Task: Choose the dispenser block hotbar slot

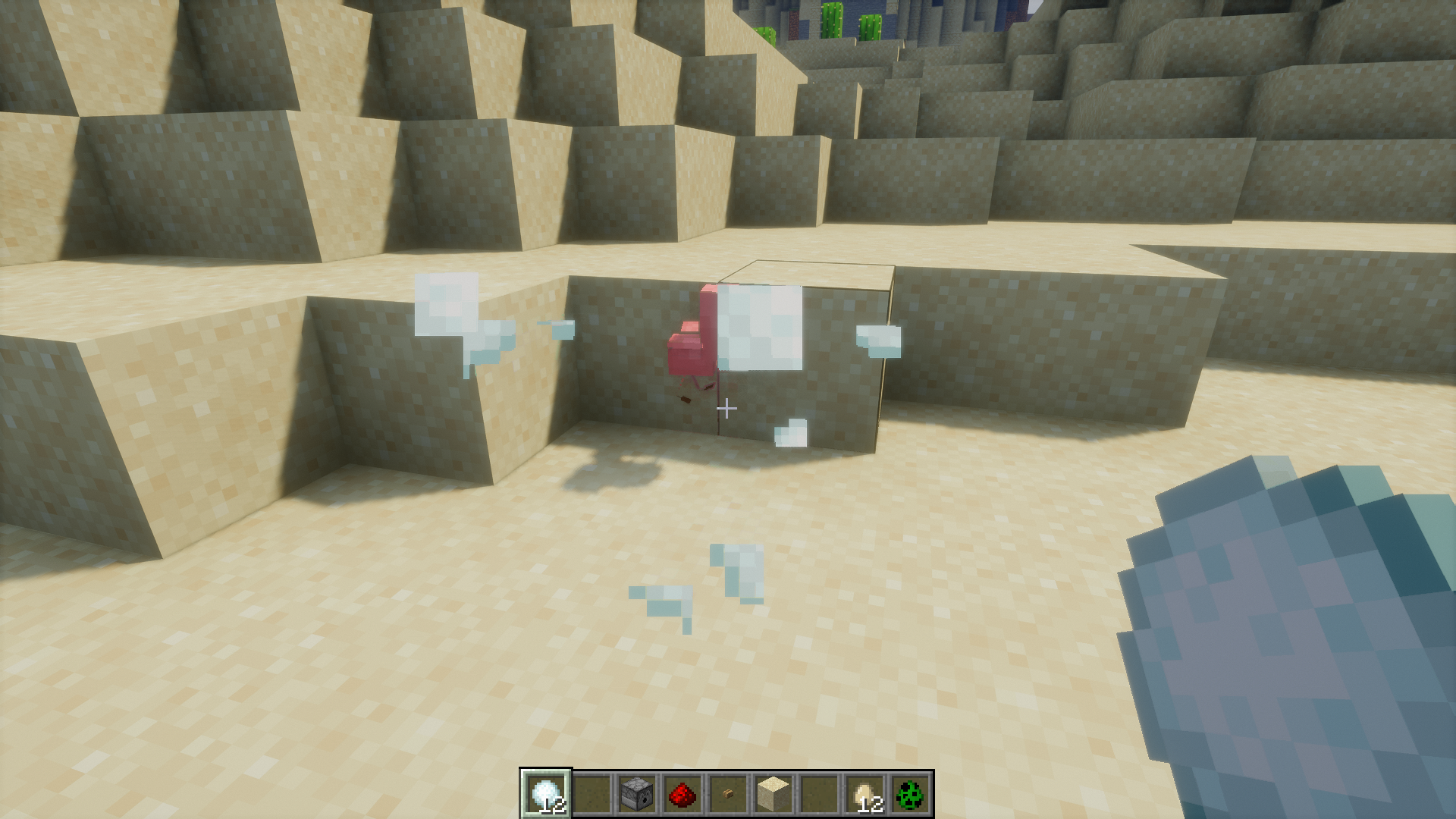Action: click(636, 794)
